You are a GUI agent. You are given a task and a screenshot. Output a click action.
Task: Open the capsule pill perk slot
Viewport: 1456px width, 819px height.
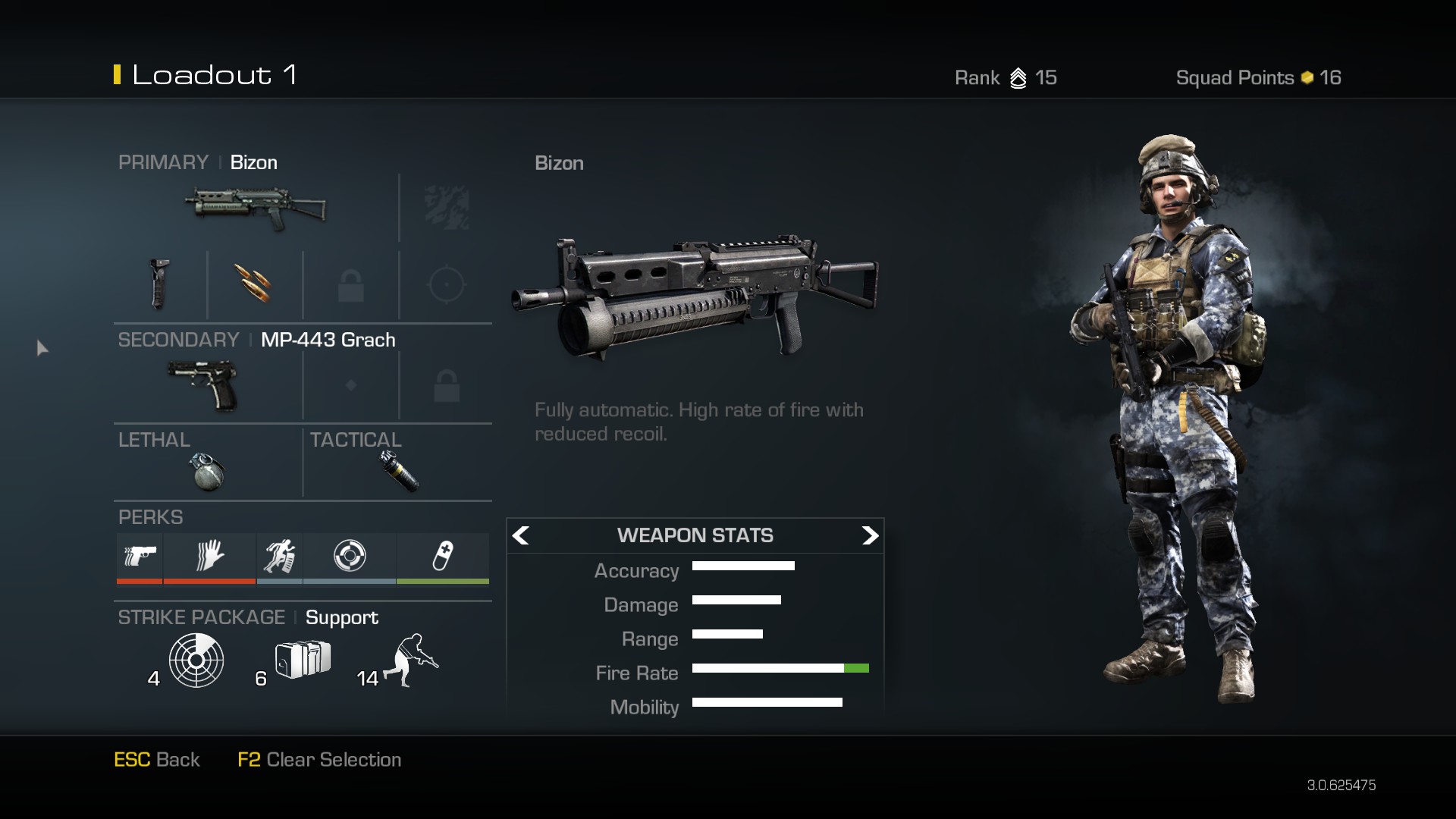[x=442, y=557]
